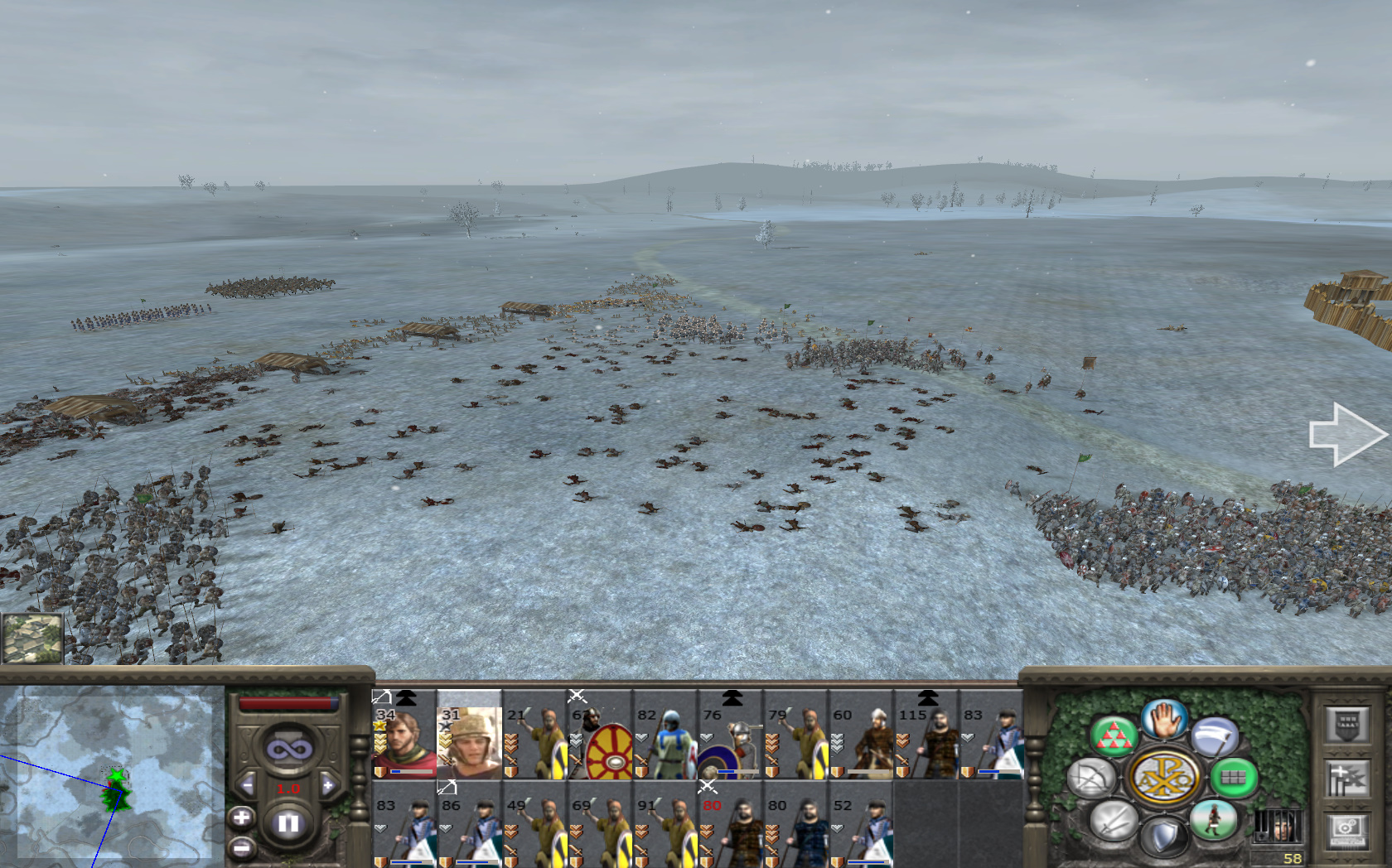Click the gold Chi-Rho faction emblem button
This screenshot has width=1392, height=868.
[1164, 778]
